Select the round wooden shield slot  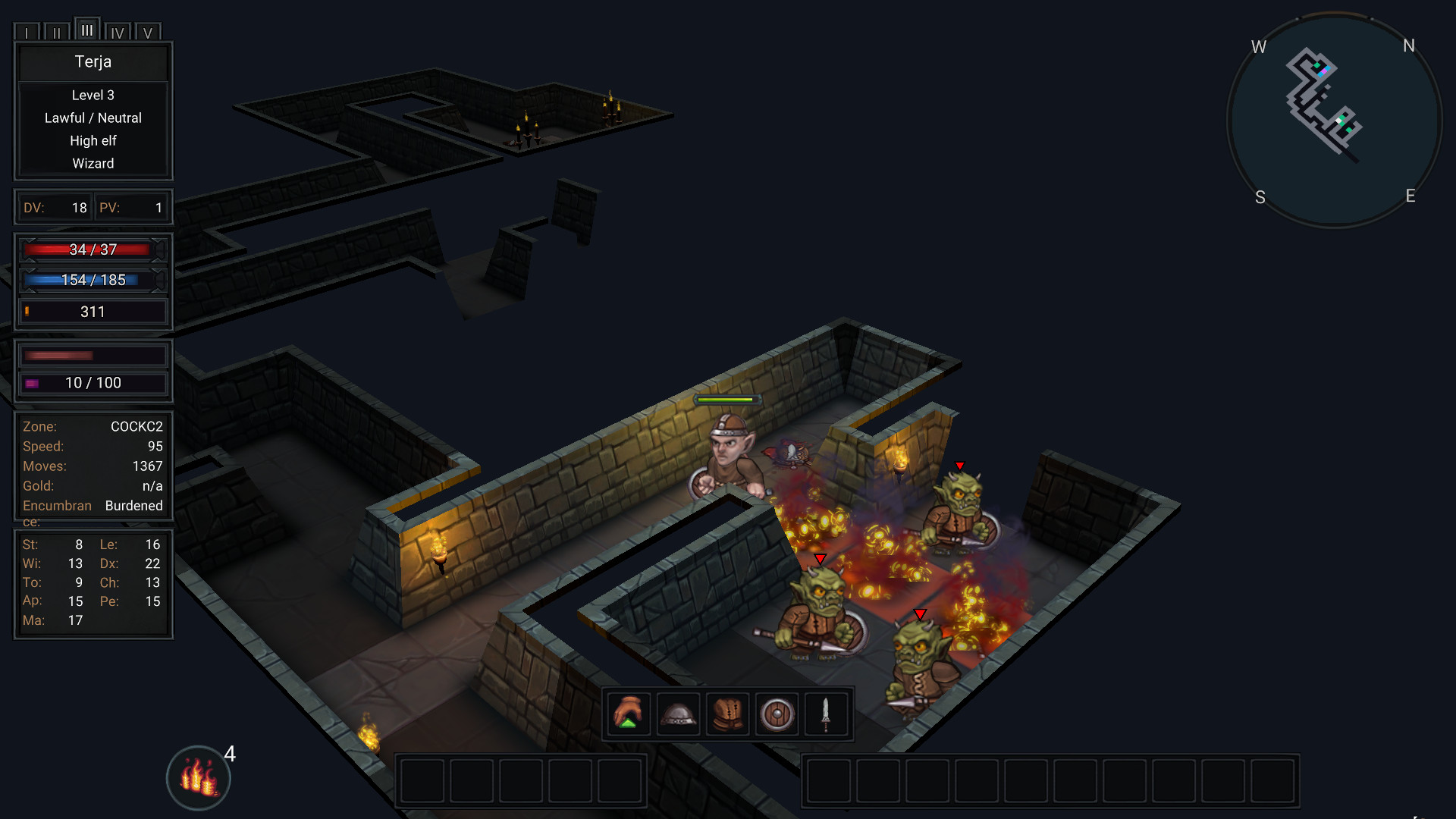pos(777,714)
